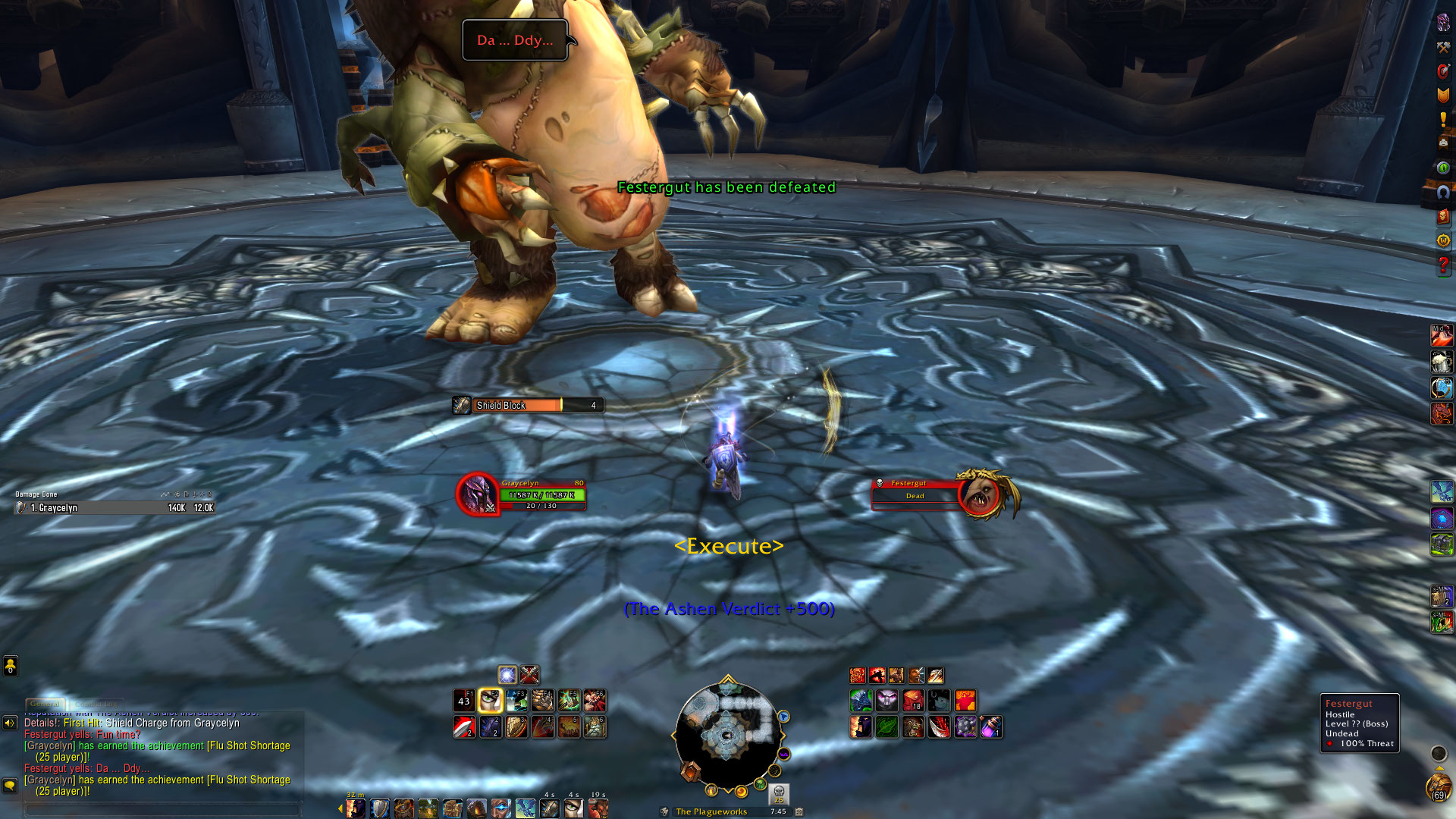Open the mounts horseshoe collections button
Image resolution: width=1456 pixels, height=819 pixels.
pyautogui.click(x=1443, y=193)
